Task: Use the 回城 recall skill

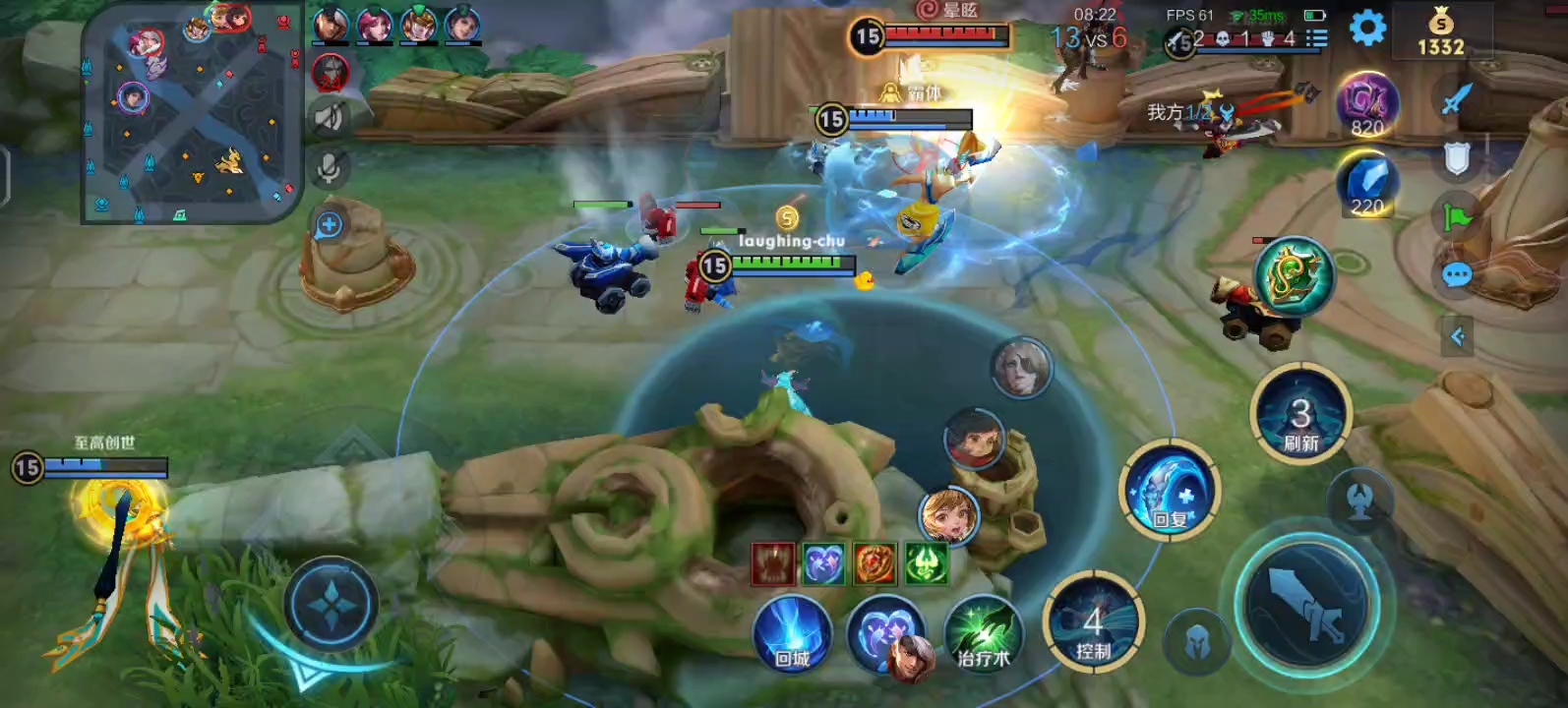Action: pos(793,634)
